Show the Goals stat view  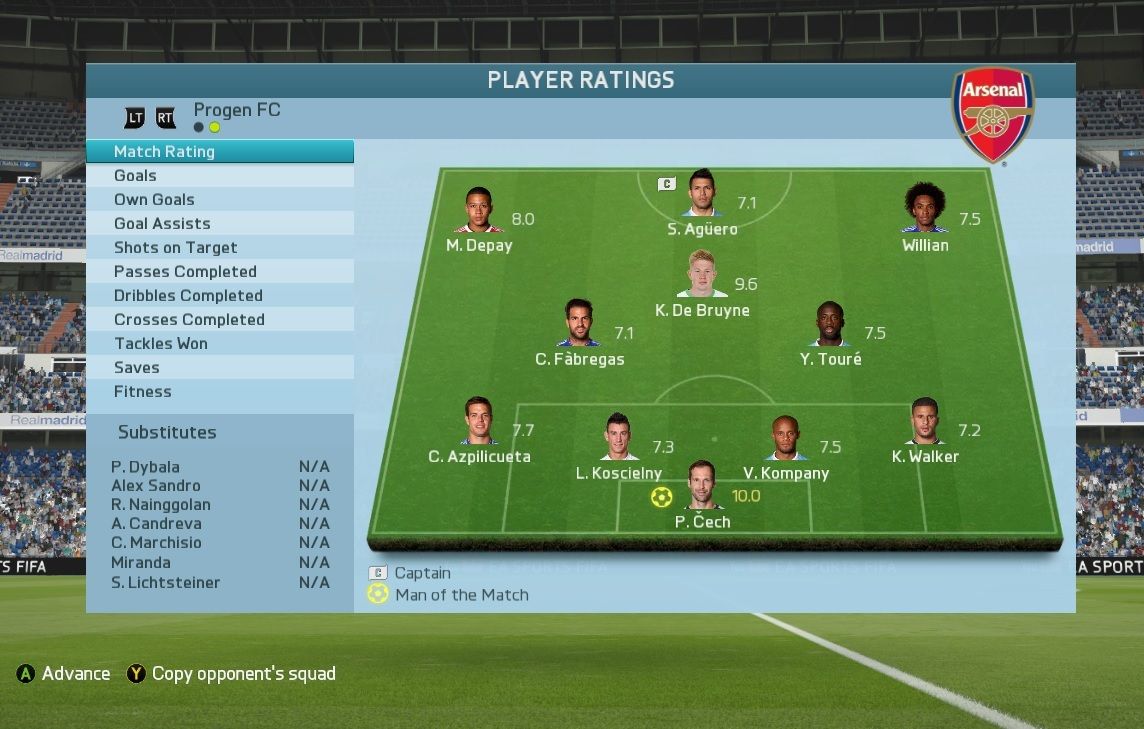(220, 176)
